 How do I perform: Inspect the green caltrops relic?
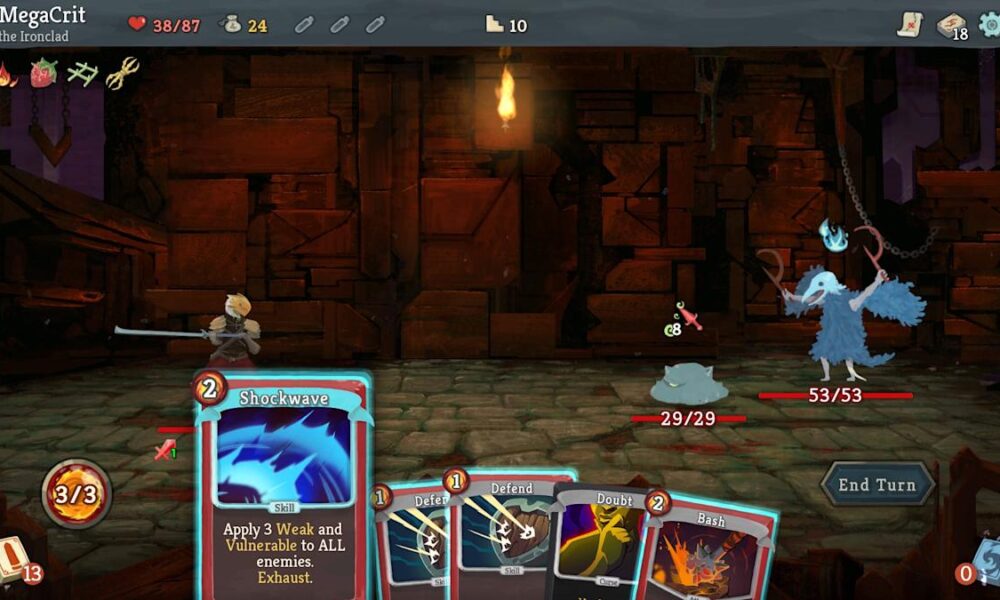click(x=82, y=72)
